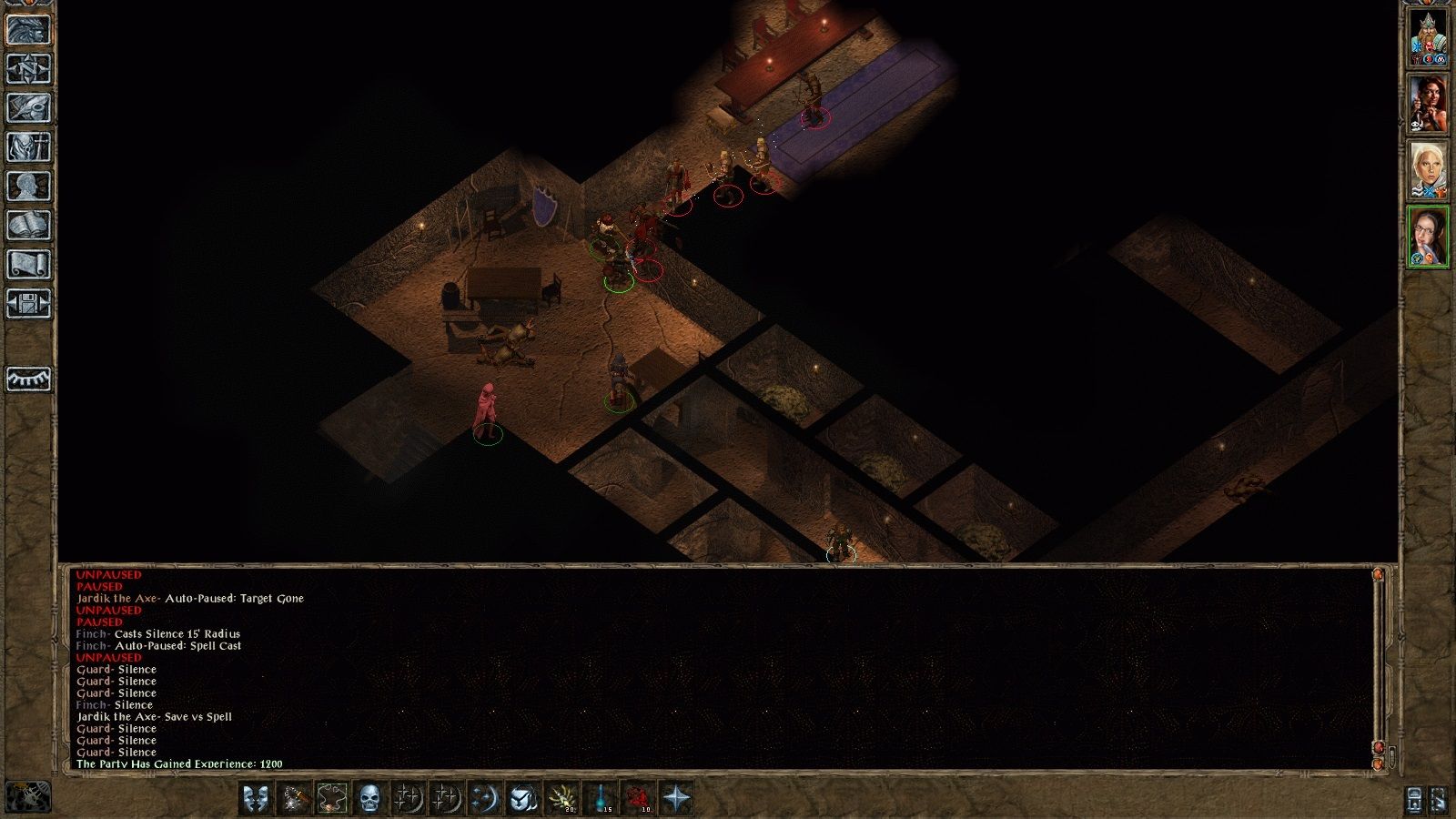Viewport: 1456px width, 819px height.
Task: Open the Journal with the quill icon
Action: pos(25,116)
